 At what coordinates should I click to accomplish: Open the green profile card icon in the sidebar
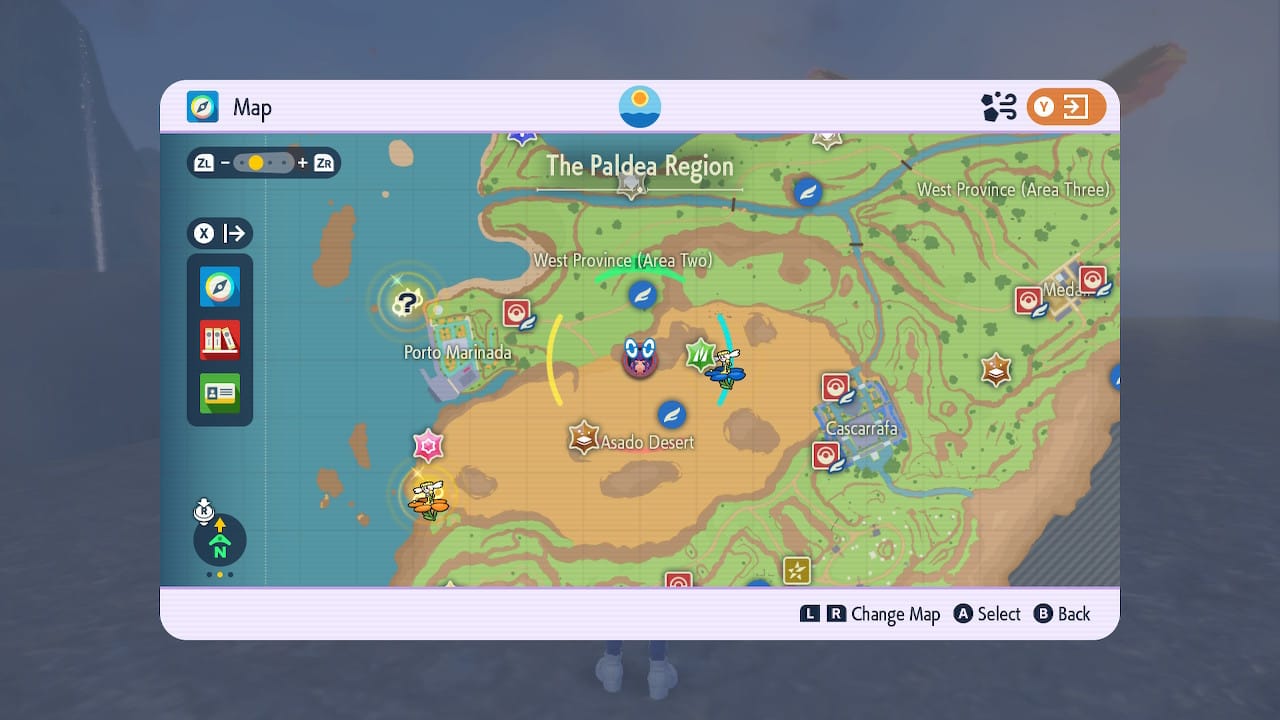coord(219,394)
